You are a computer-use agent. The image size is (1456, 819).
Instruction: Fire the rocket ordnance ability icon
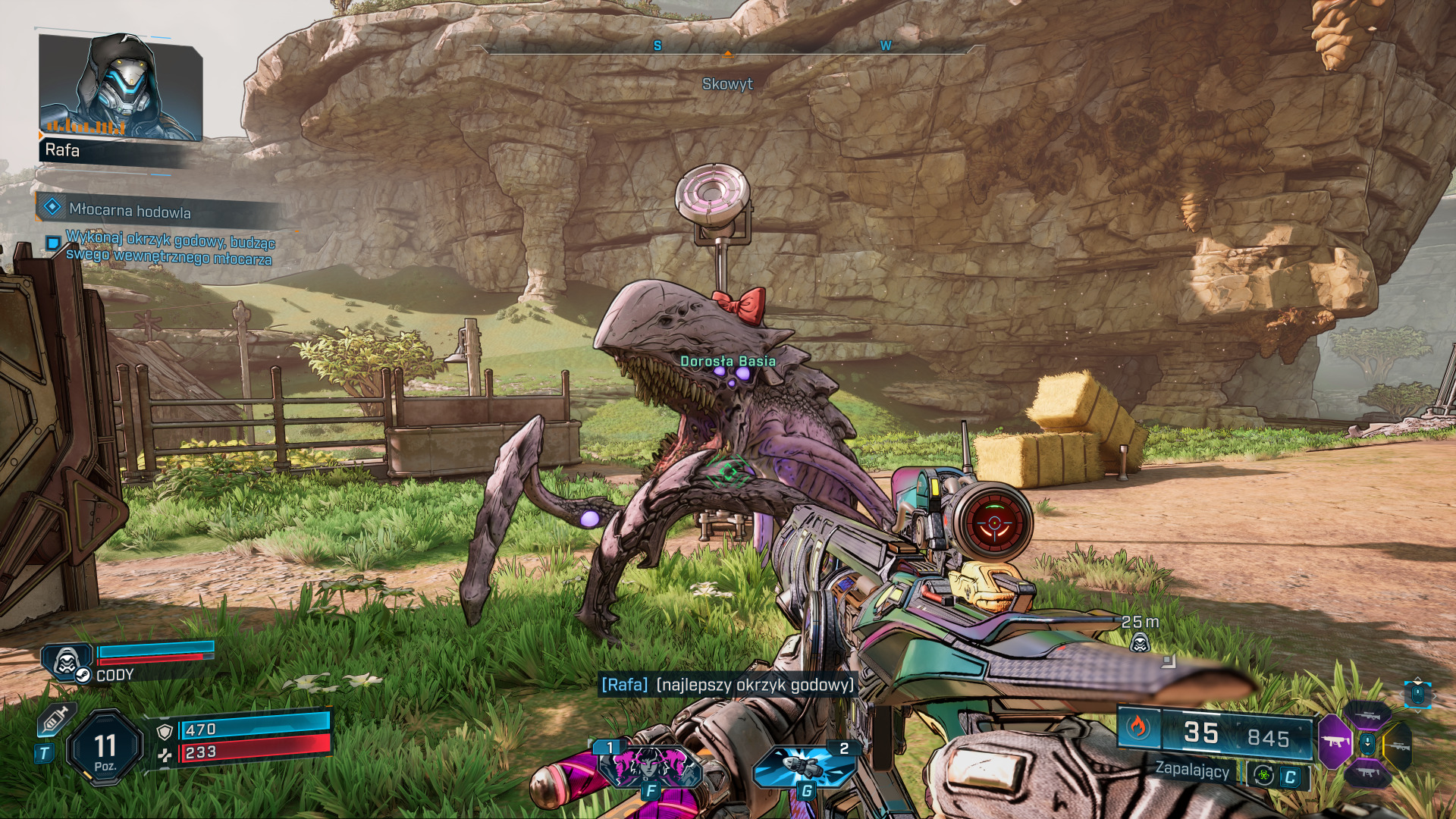805,766
